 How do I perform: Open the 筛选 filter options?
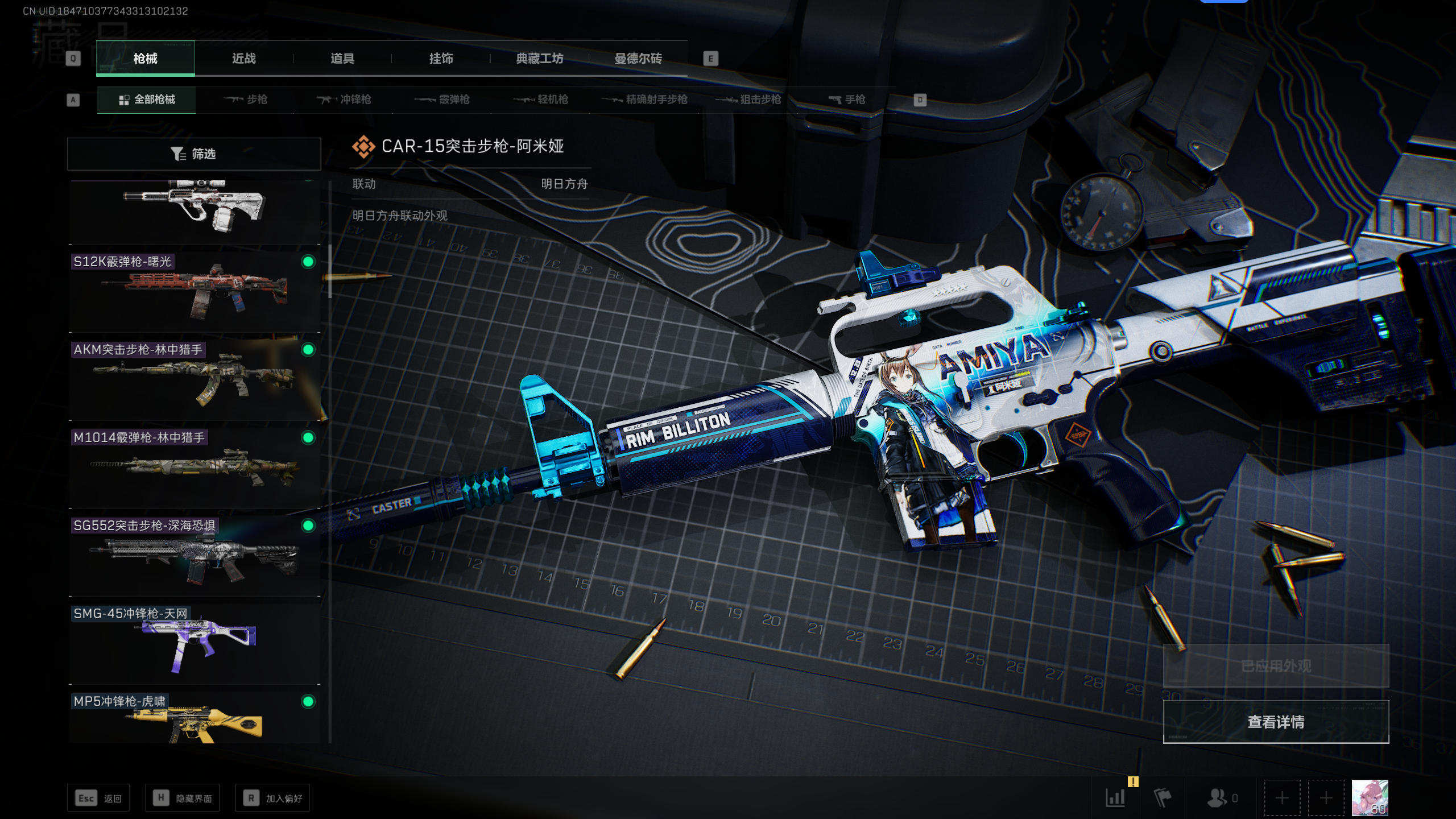[x=194, y=154]
